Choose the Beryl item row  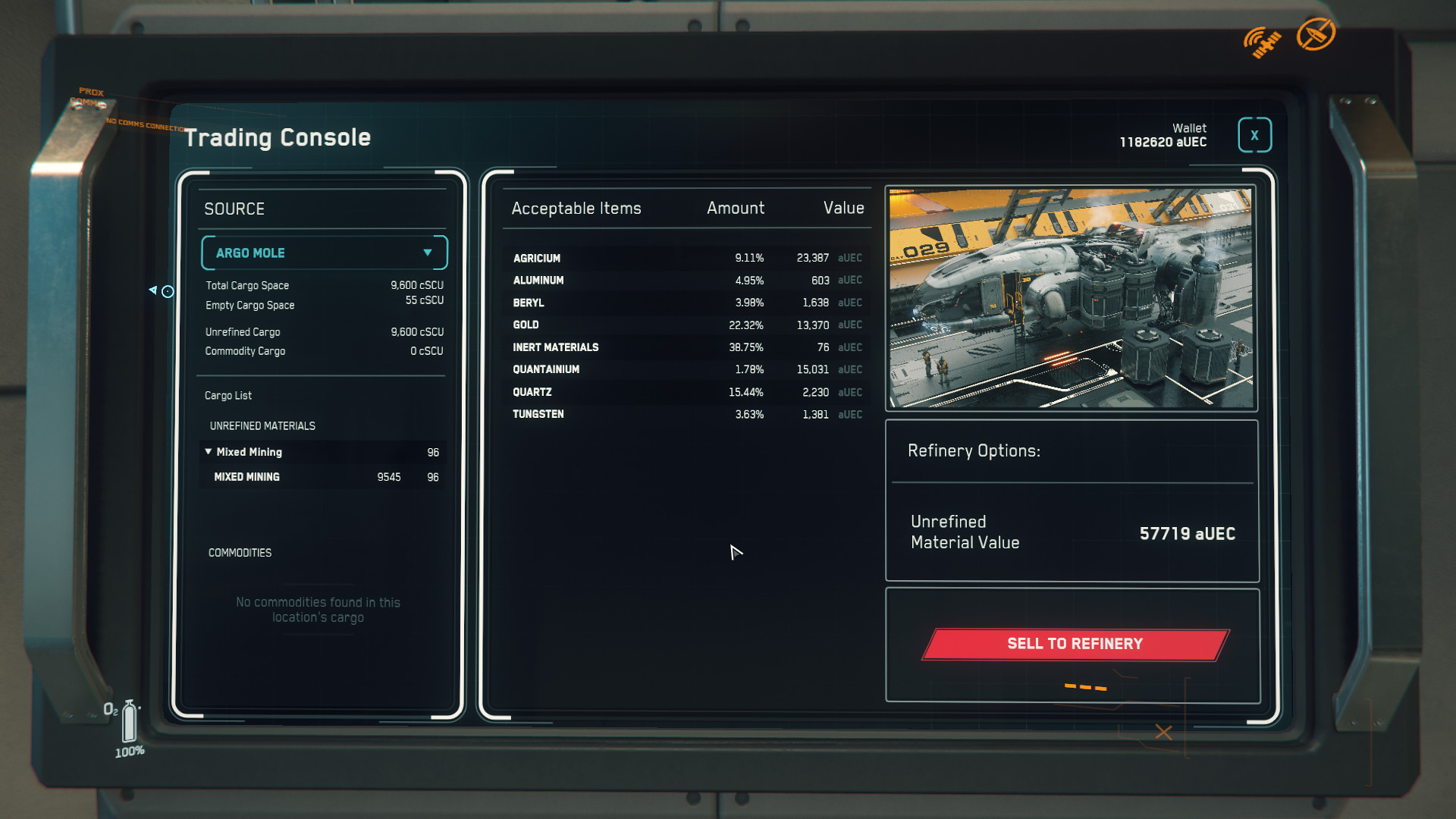click(x=686, y=303)
